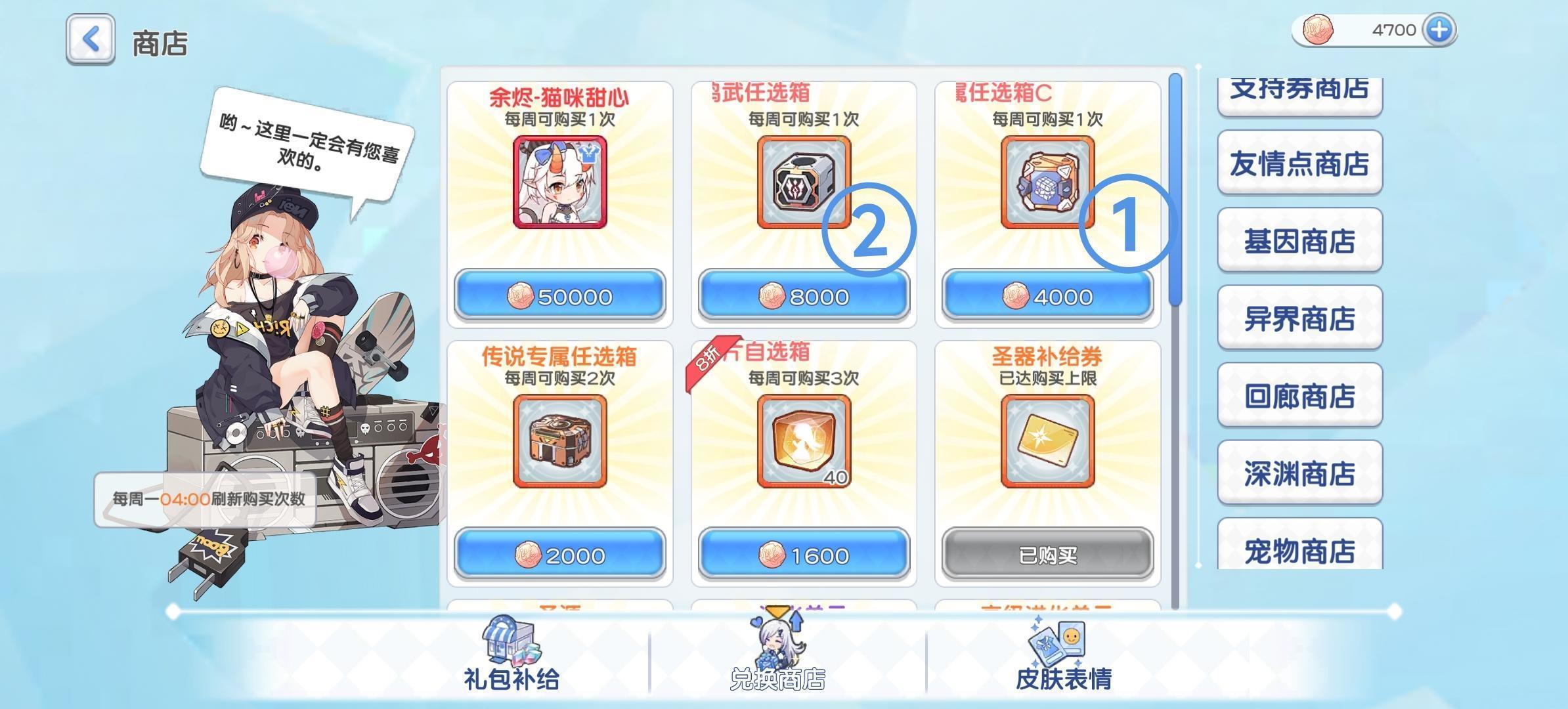Click the blue scrollbar on the right
Viewport: 1568px width, 709px height.
pos(1175,184)
